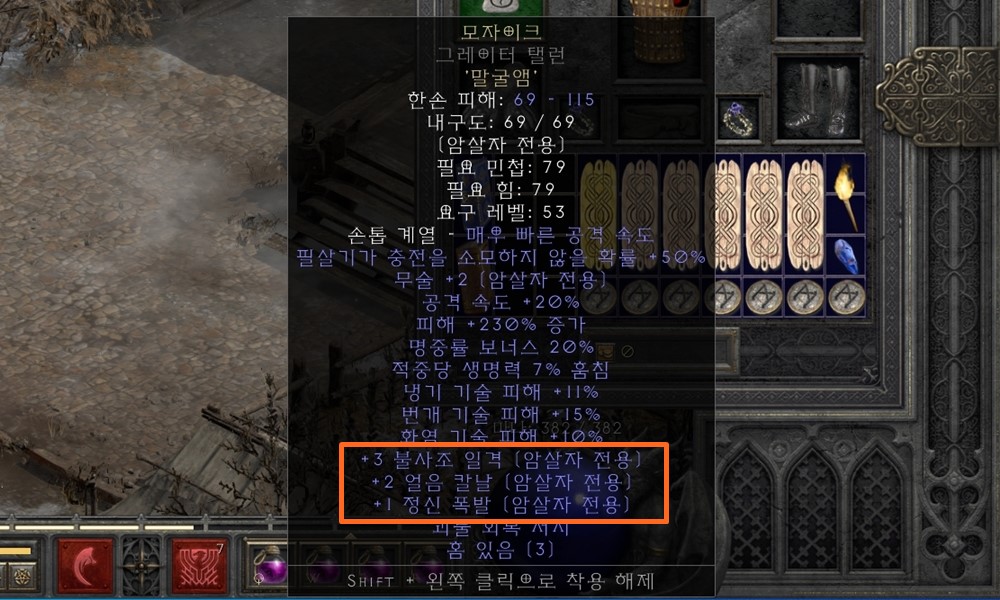Select the red crescent attack skill icon

pyautogui.click(x=85, y=566)
